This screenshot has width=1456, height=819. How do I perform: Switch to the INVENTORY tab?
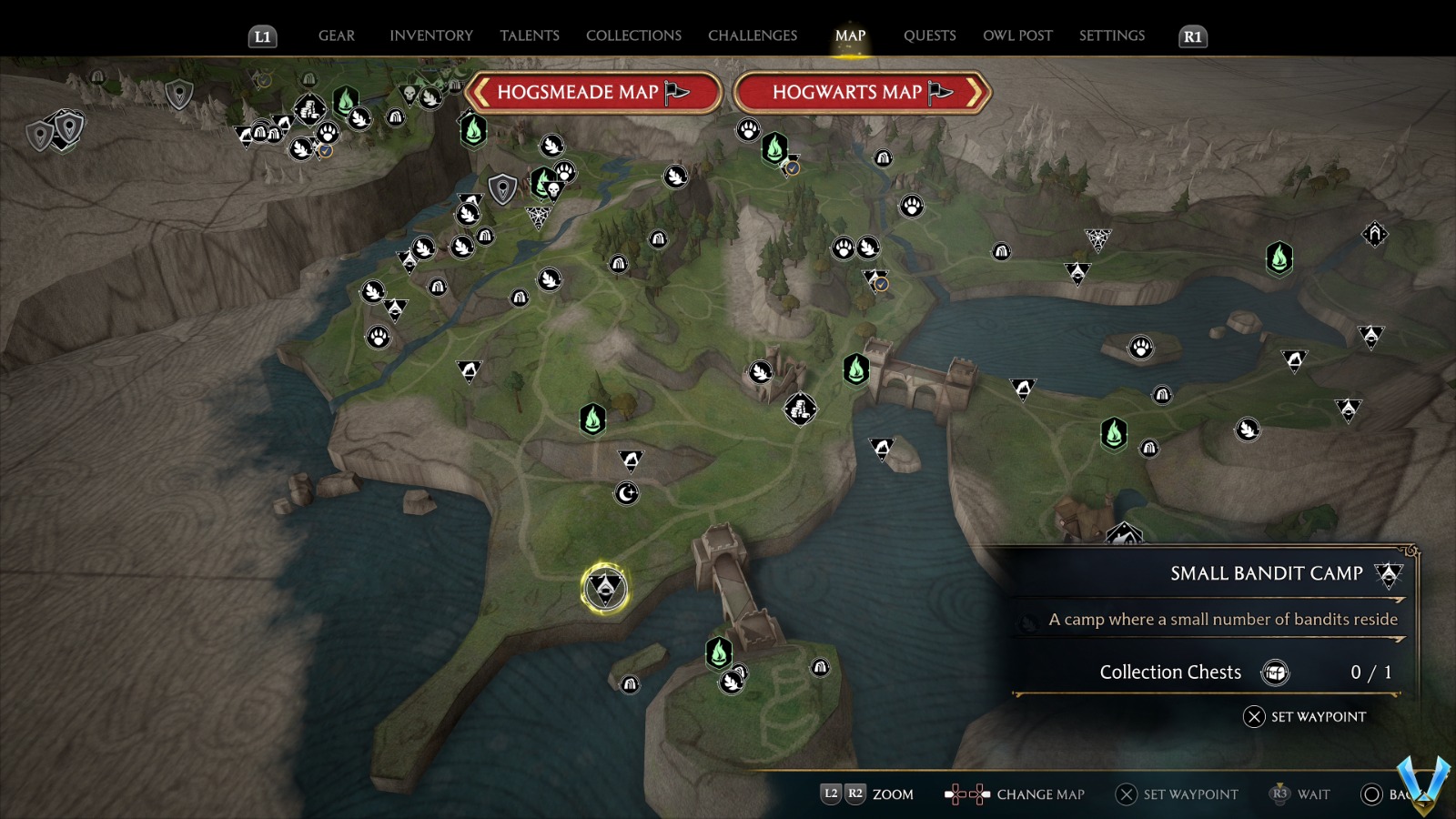[x=431, y=35]
